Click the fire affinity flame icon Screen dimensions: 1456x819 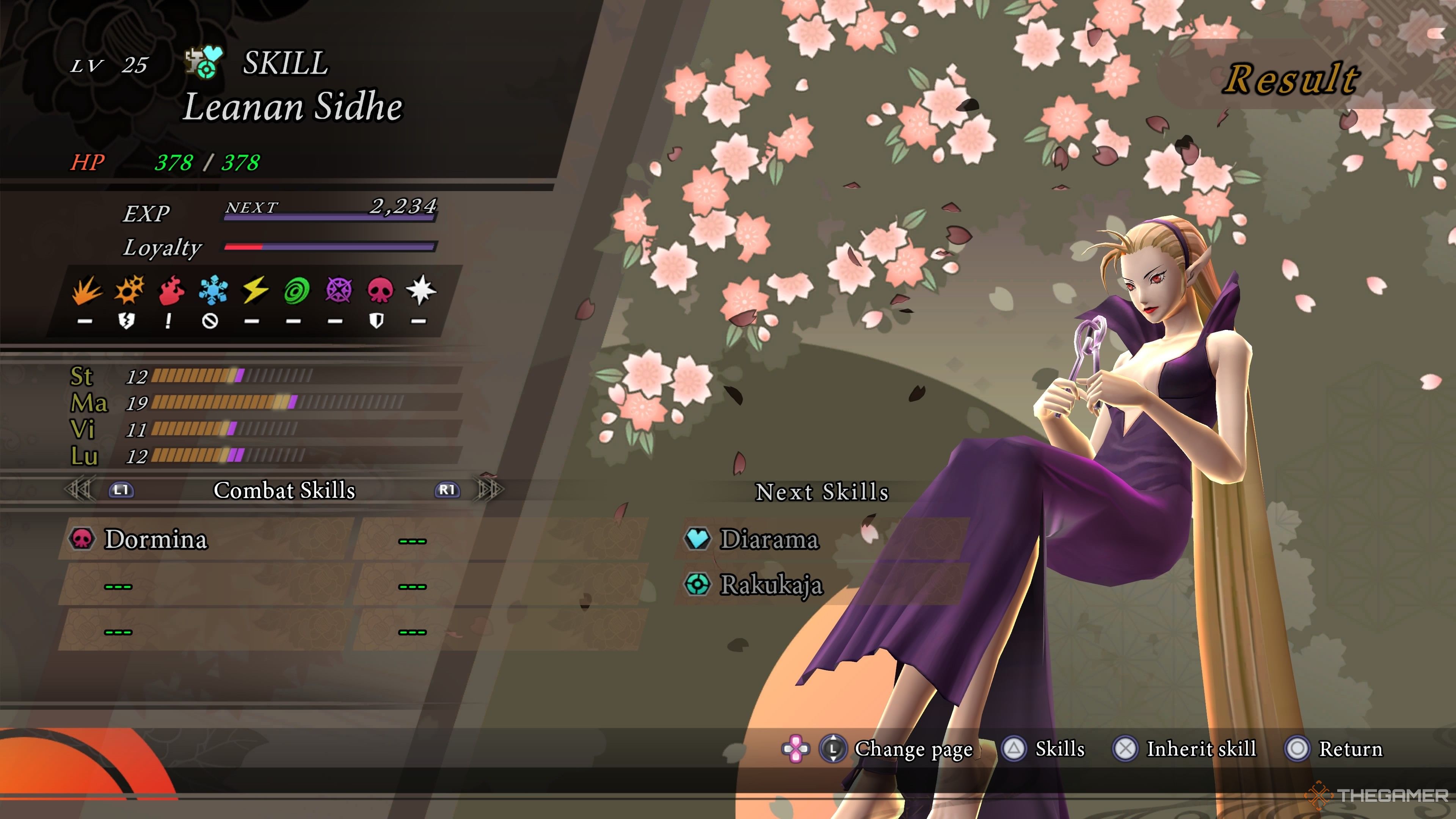pos(169,290)
